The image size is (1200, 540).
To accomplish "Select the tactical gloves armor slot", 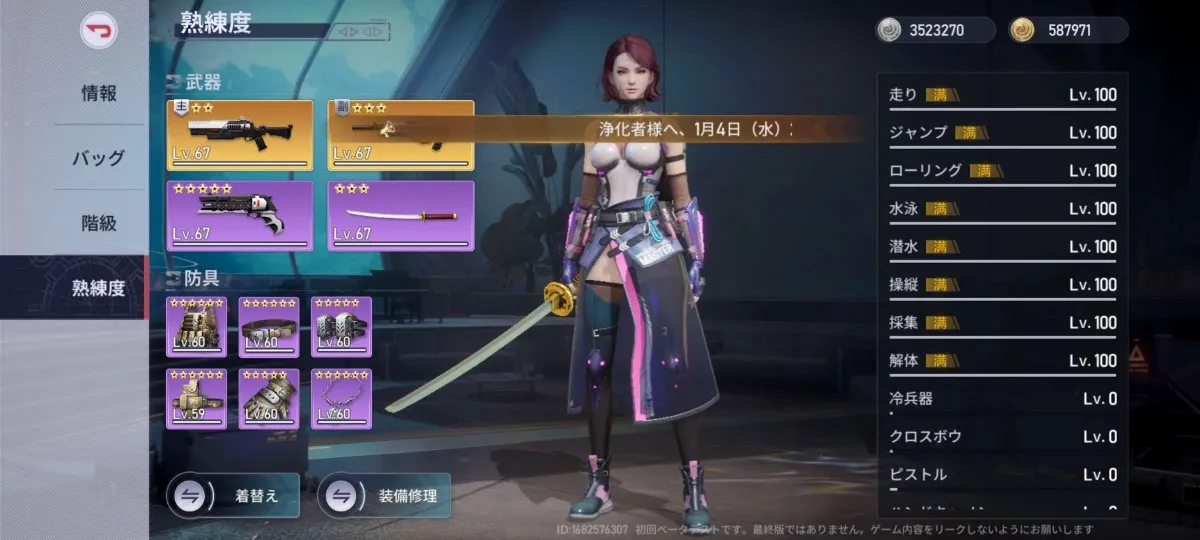I will (x=269, y=398).
